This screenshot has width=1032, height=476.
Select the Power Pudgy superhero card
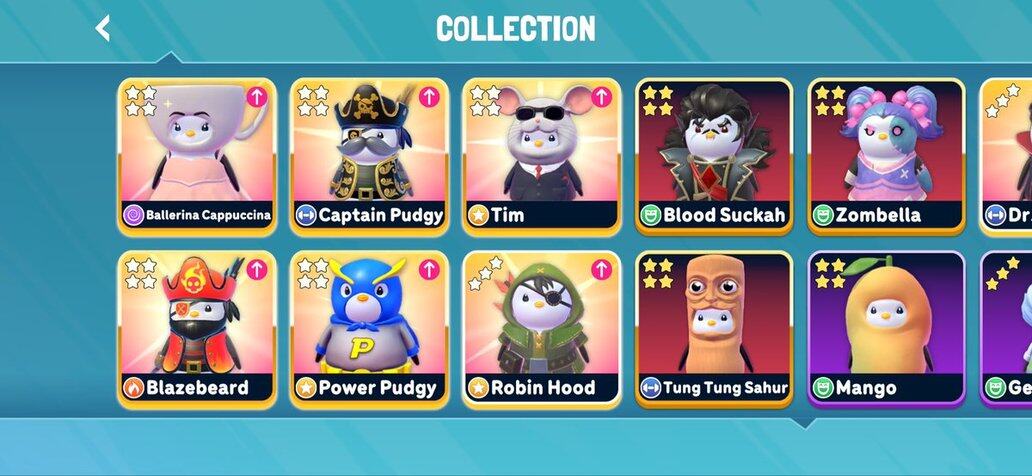click(x=369, y=329)
